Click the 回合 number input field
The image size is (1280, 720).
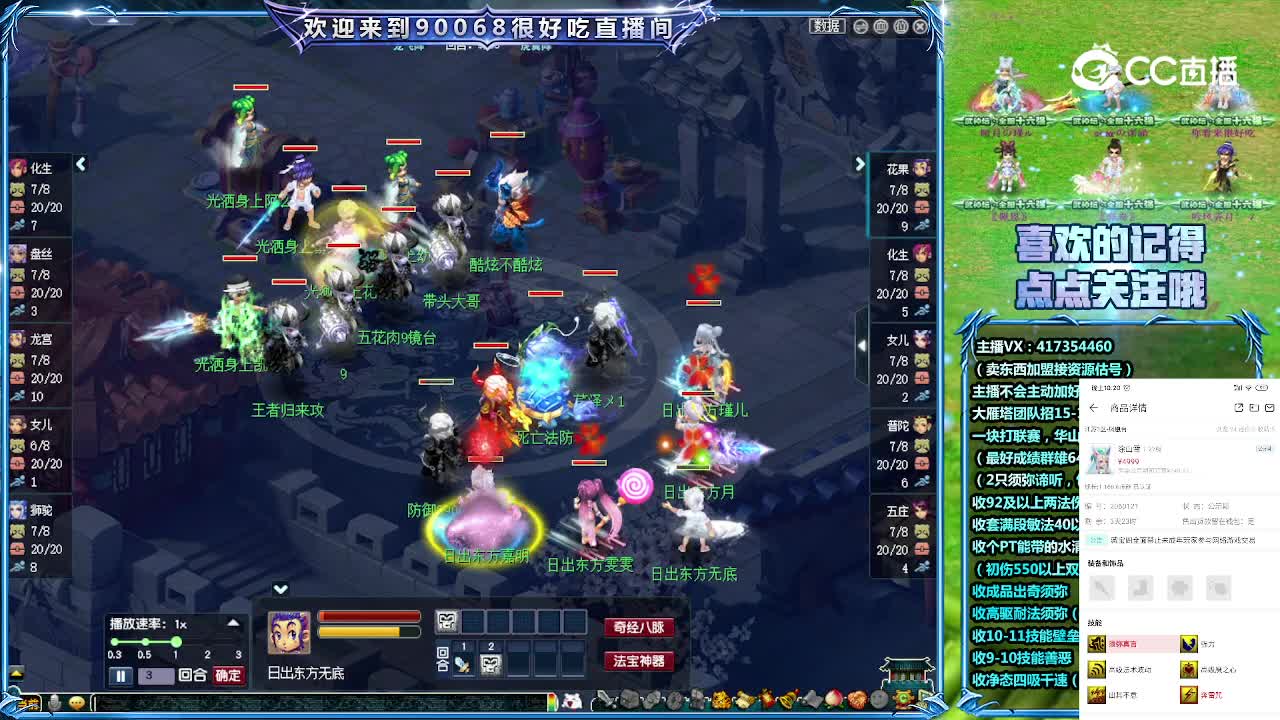157,676
